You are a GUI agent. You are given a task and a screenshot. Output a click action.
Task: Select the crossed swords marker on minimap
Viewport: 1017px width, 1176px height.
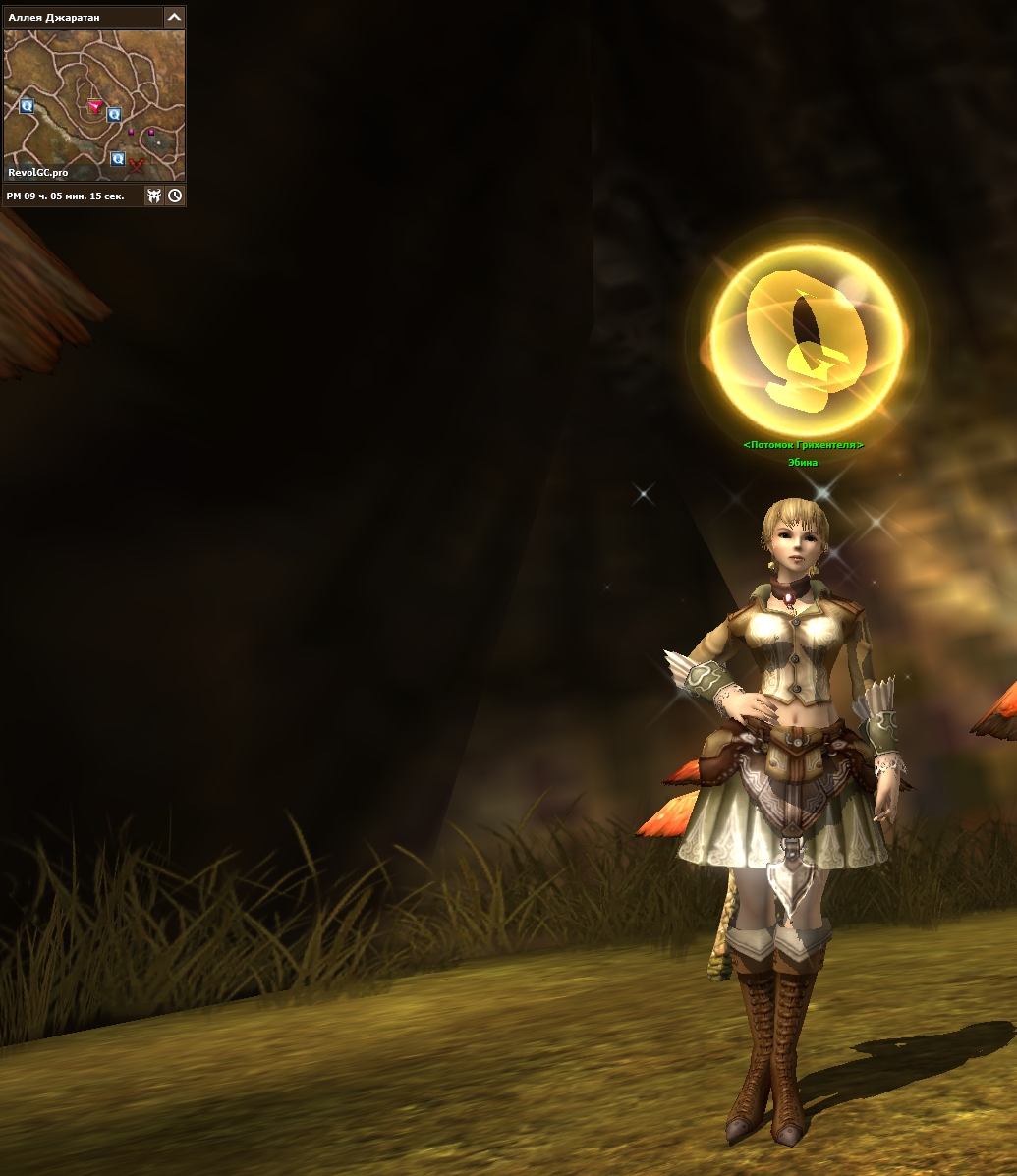point(137,164)
